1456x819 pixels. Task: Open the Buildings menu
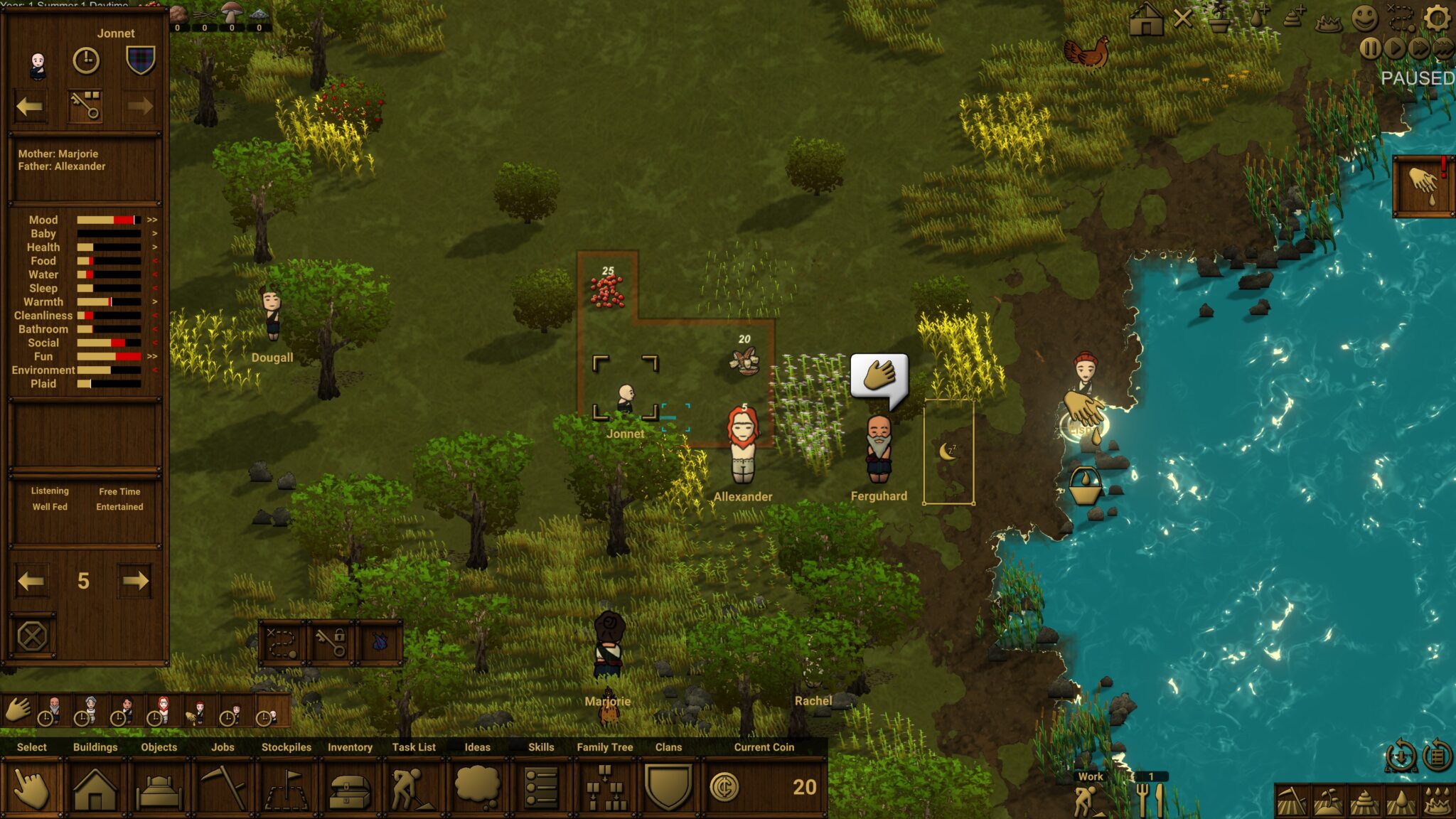coord(95,788)
